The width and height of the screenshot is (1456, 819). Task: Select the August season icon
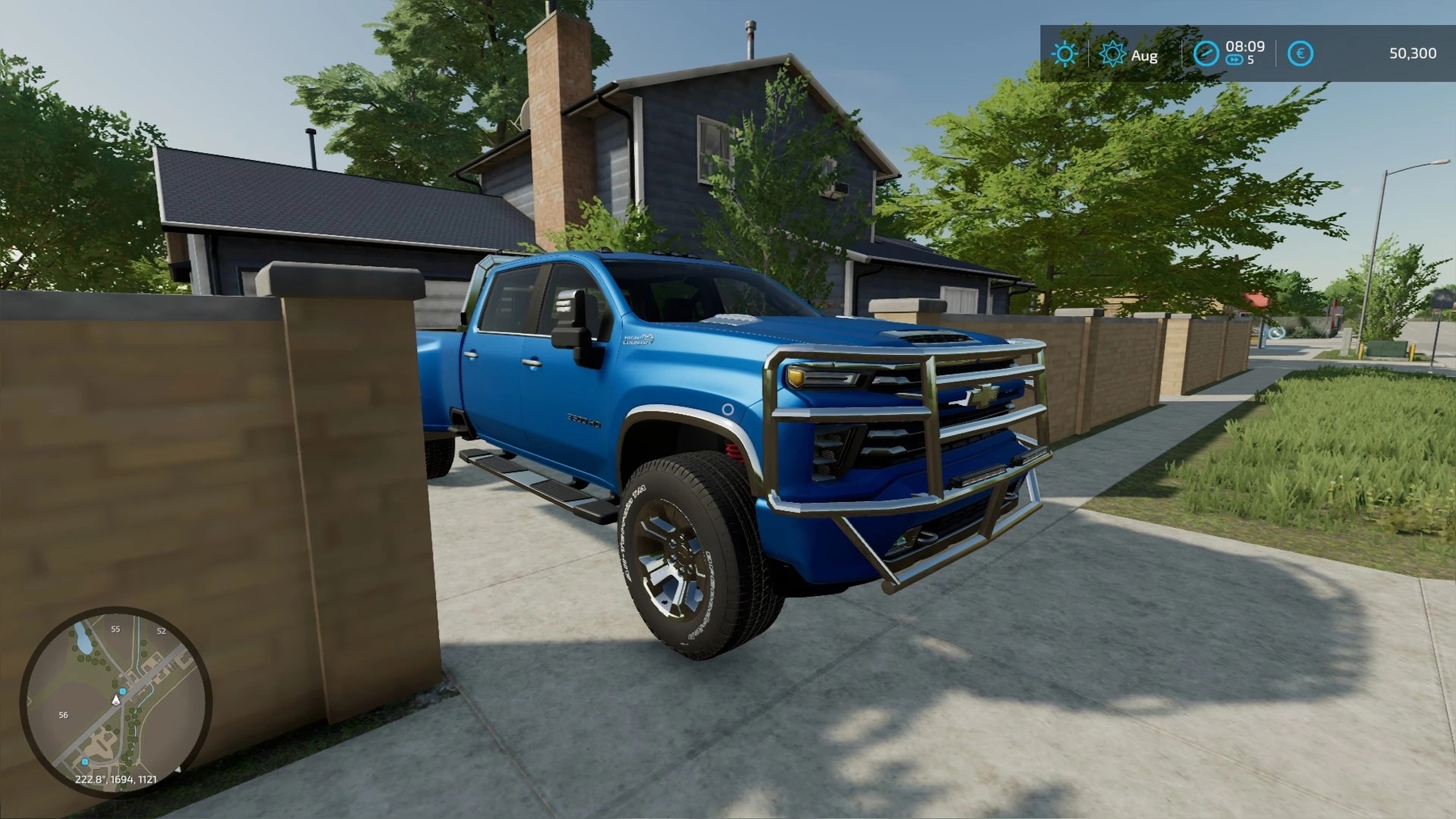click(1113, 54)
